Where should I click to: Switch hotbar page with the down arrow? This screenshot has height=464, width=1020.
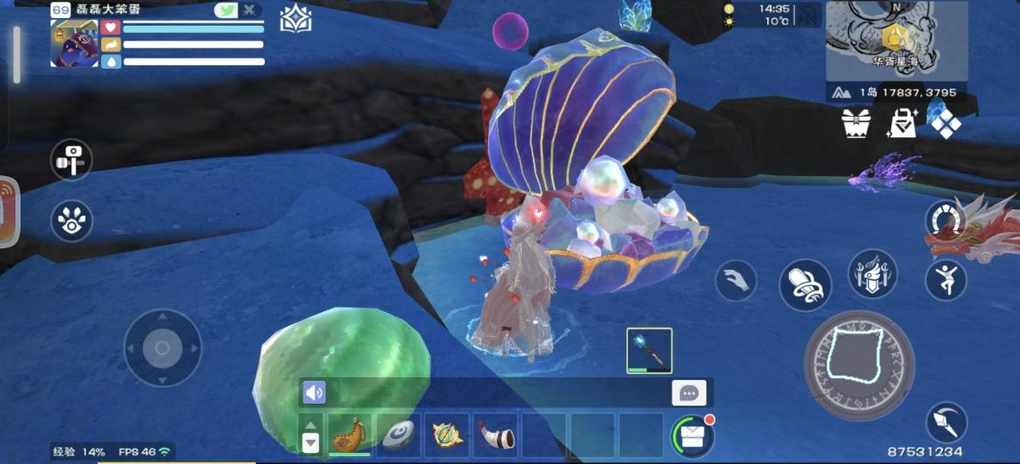[x=310, y=441]
